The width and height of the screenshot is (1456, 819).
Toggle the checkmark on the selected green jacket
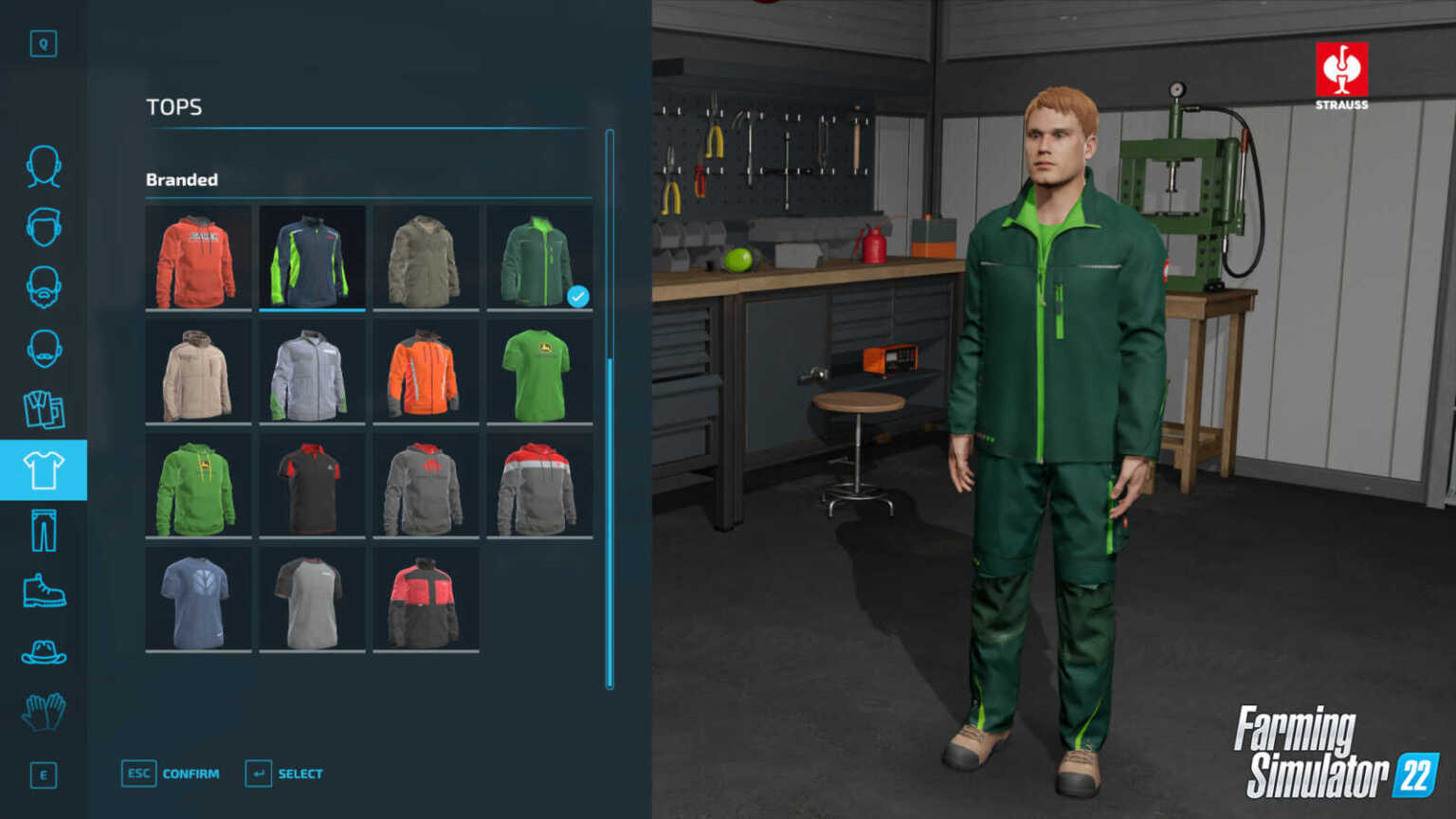577,297
